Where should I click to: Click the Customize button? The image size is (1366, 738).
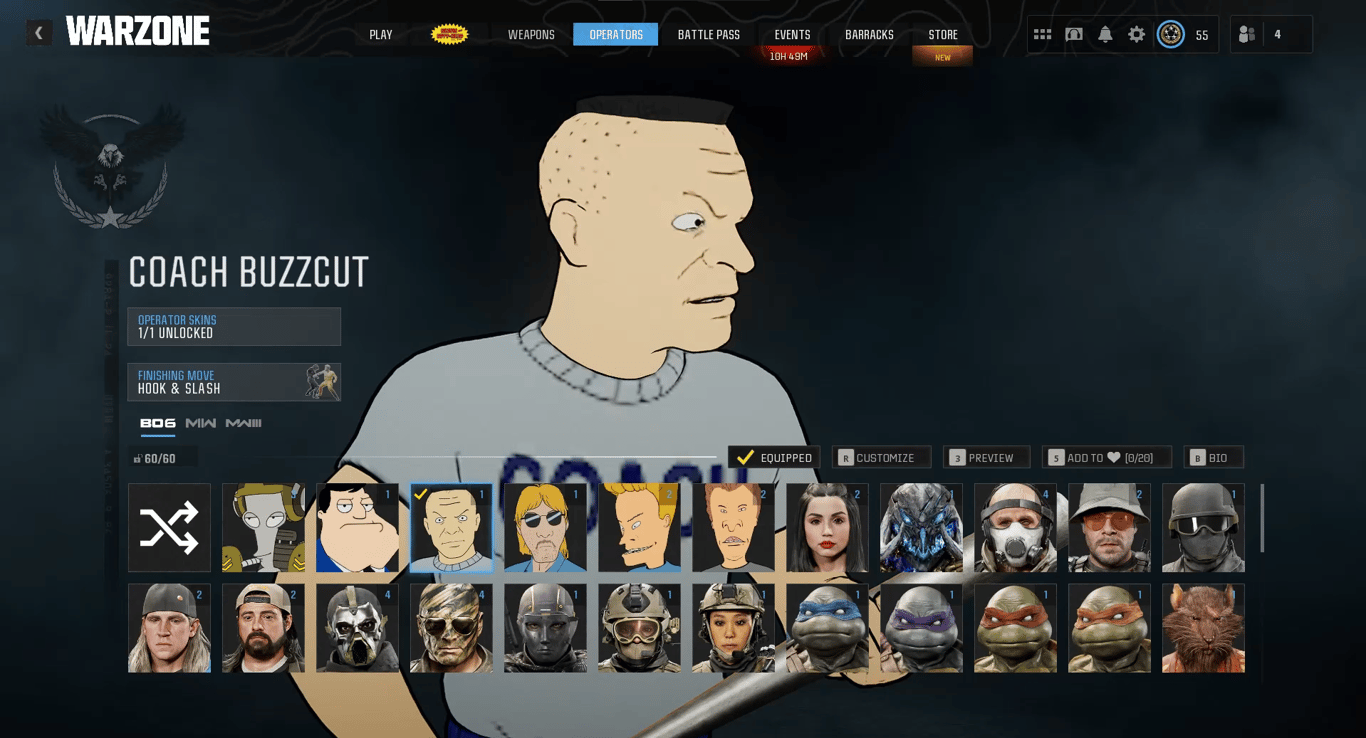[x=882, y=457]
